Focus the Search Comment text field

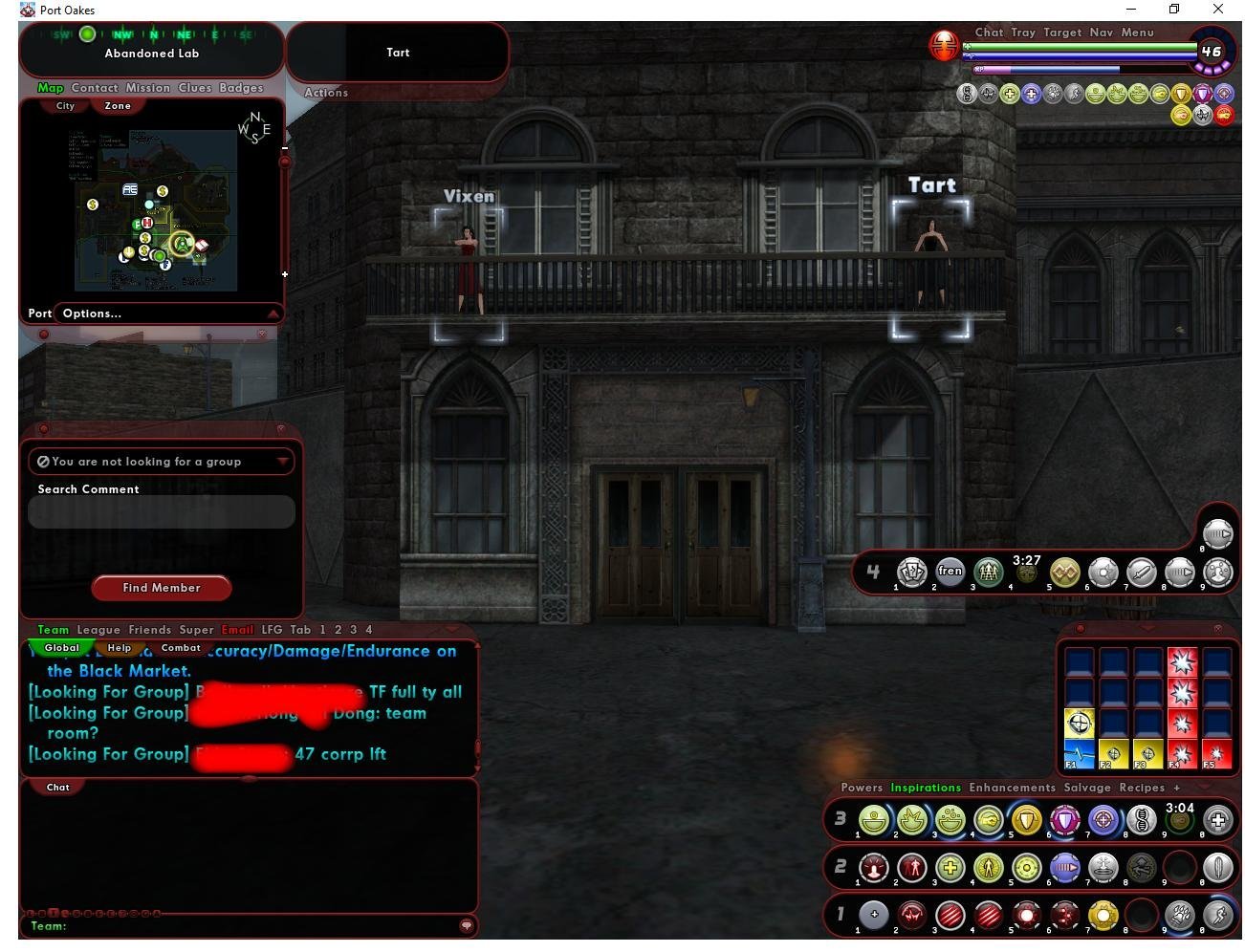point(161,512)
